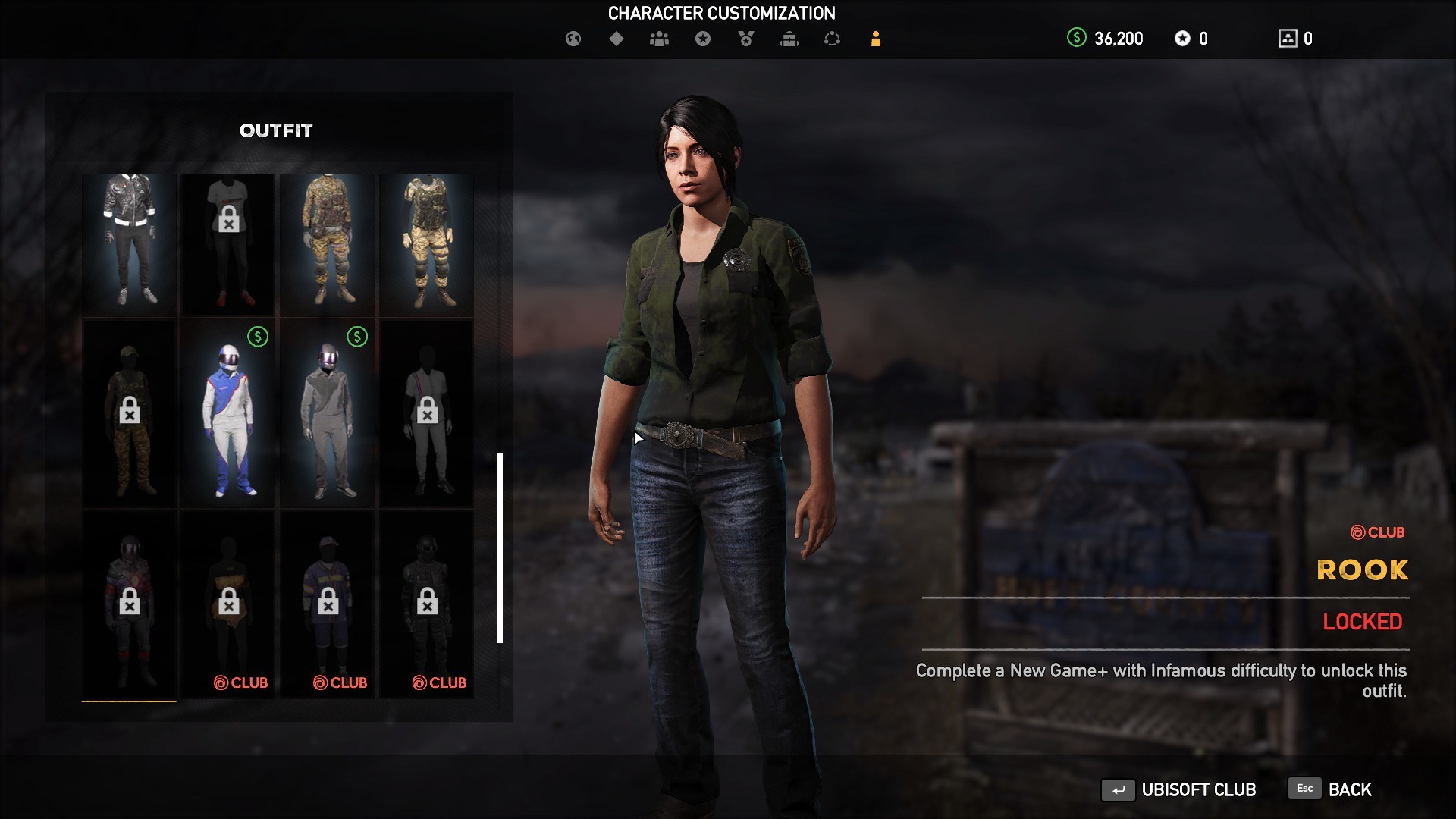Open the three-people group tab

[x=659, y=39]
